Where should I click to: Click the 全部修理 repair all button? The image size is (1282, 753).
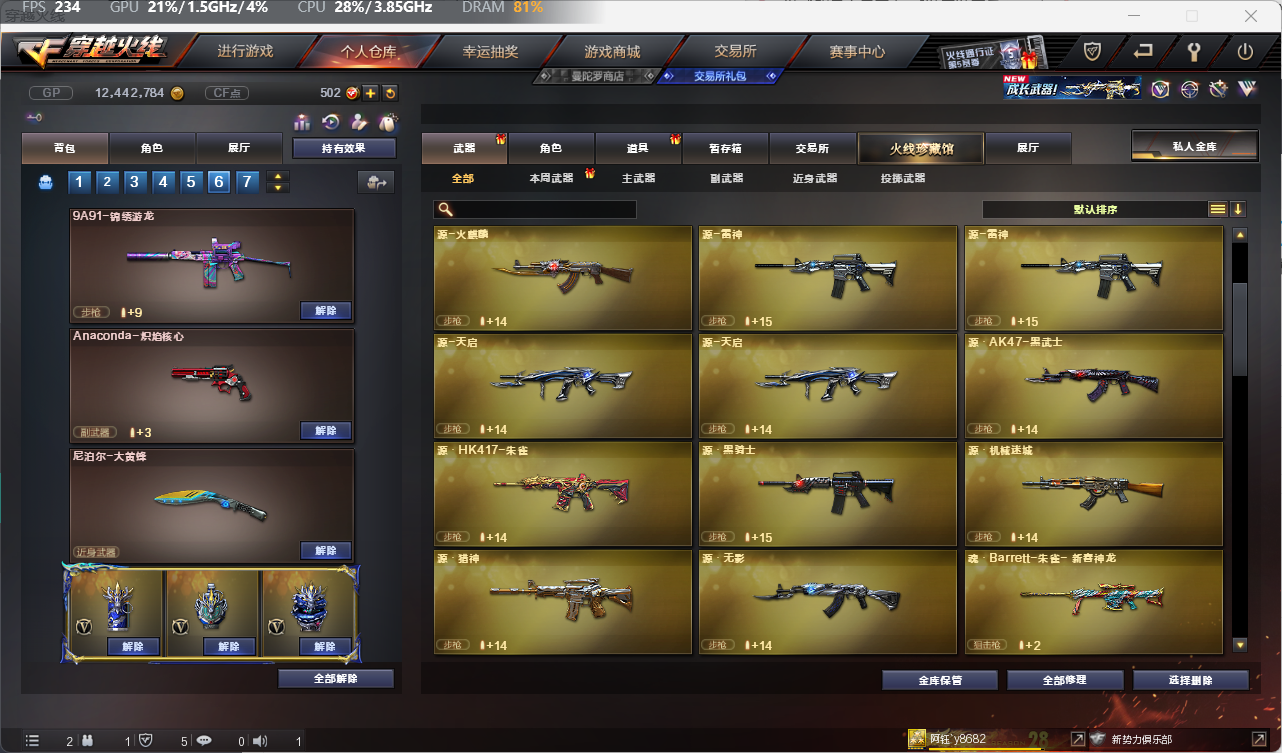click(1065, 680)
